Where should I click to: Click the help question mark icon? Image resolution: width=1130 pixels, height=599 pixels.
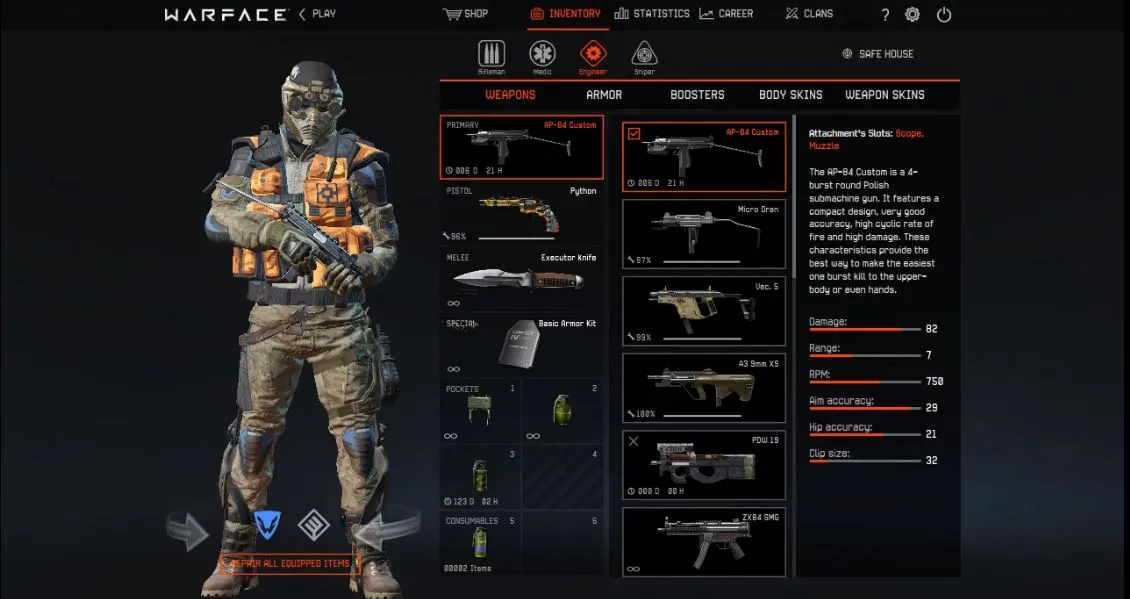coord(885,15)
